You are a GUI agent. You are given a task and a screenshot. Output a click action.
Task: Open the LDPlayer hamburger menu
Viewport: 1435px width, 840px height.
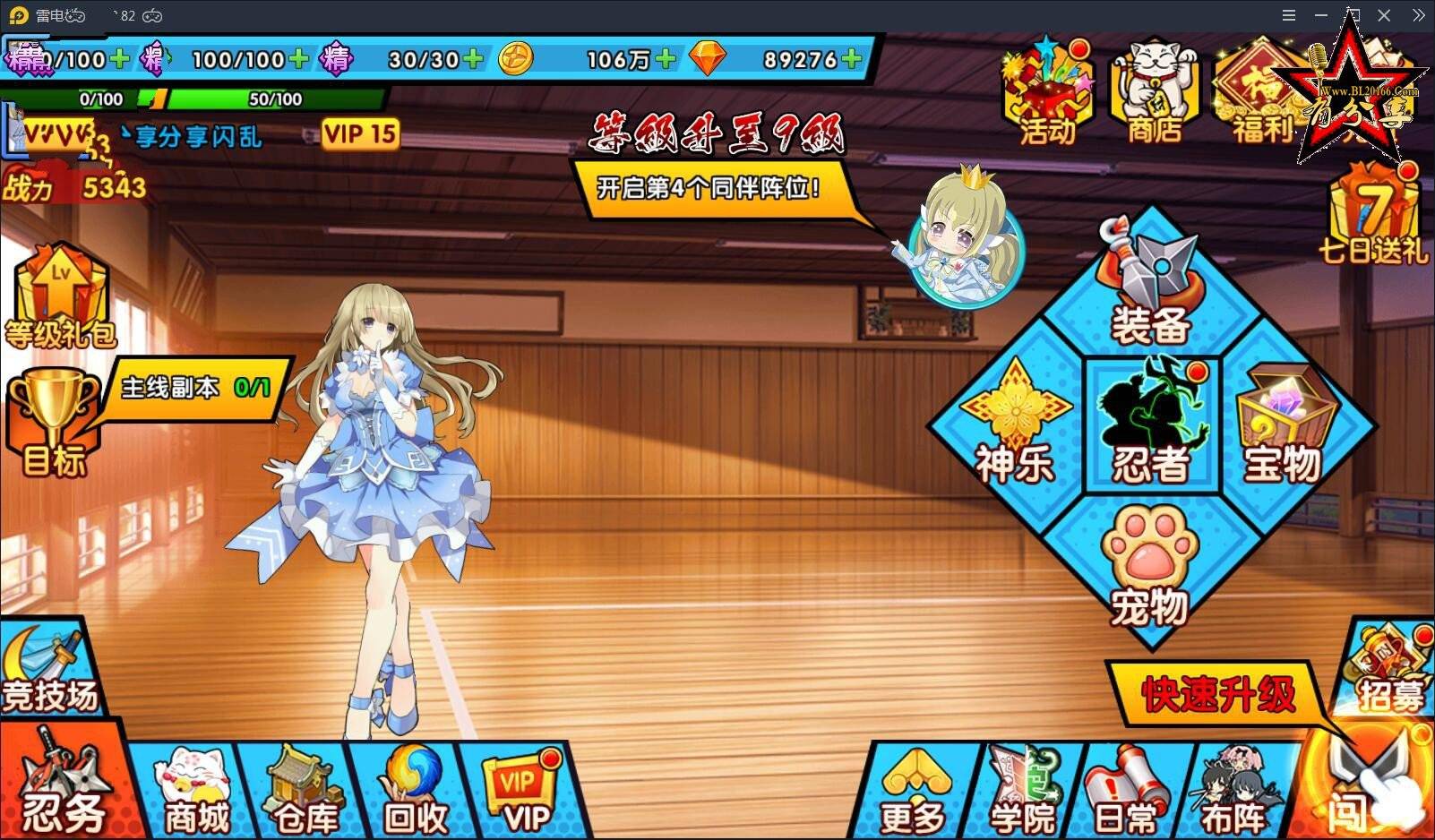pyautogui.click(x=1288, y=14)
